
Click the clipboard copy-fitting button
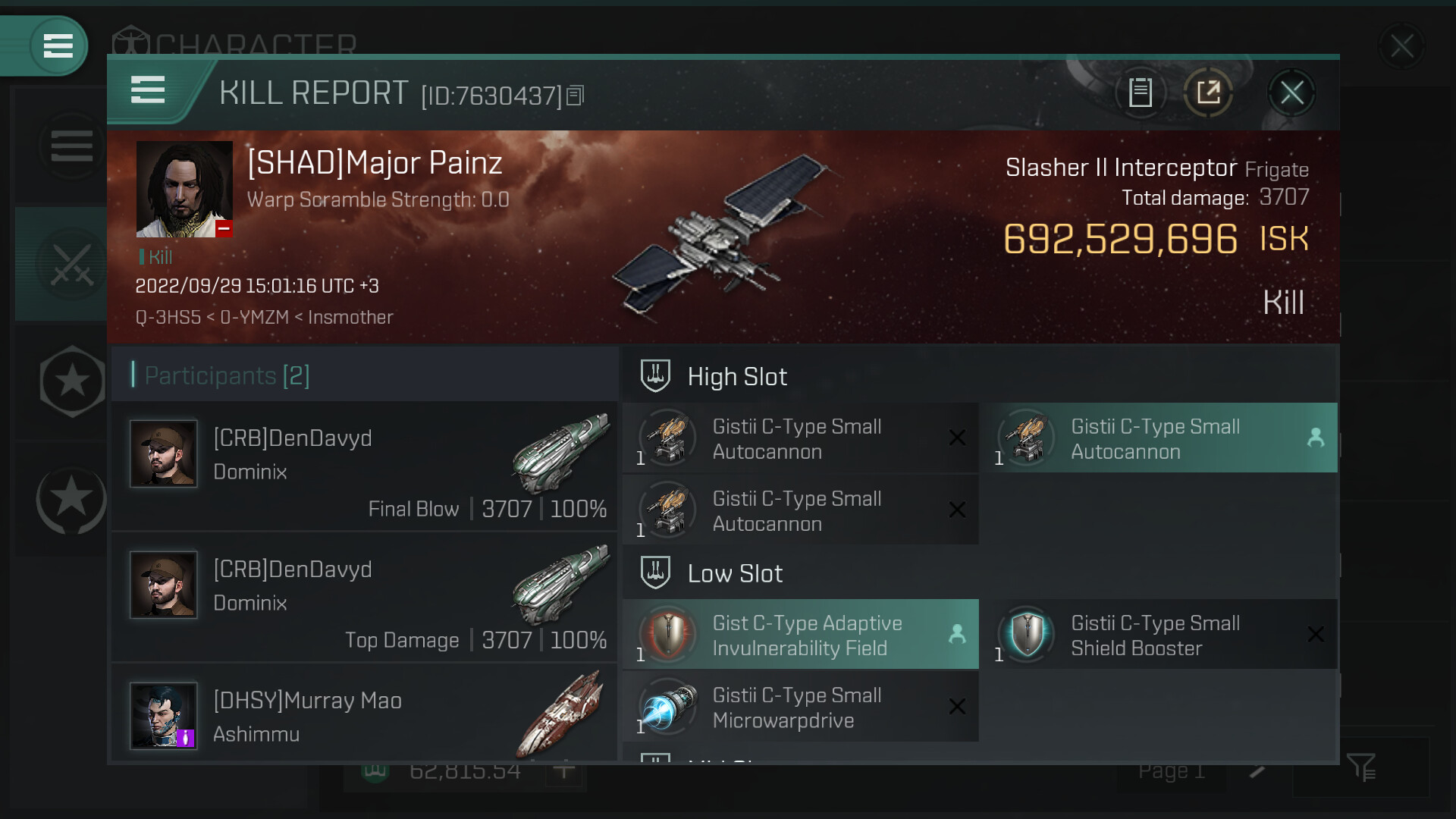(x=1141, y=93)
